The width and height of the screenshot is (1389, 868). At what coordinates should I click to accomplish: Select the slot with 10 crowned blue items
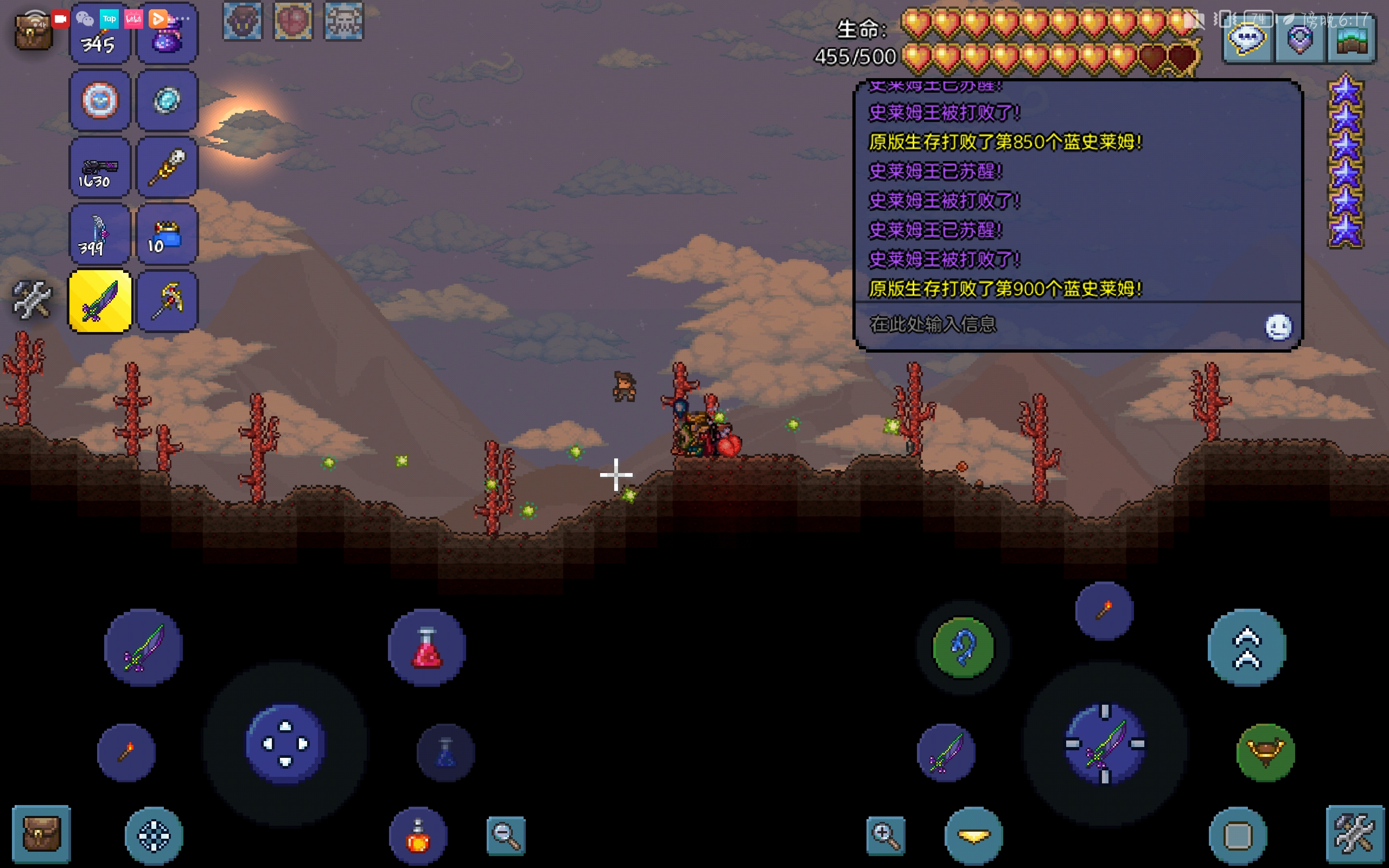coord(167,235)
